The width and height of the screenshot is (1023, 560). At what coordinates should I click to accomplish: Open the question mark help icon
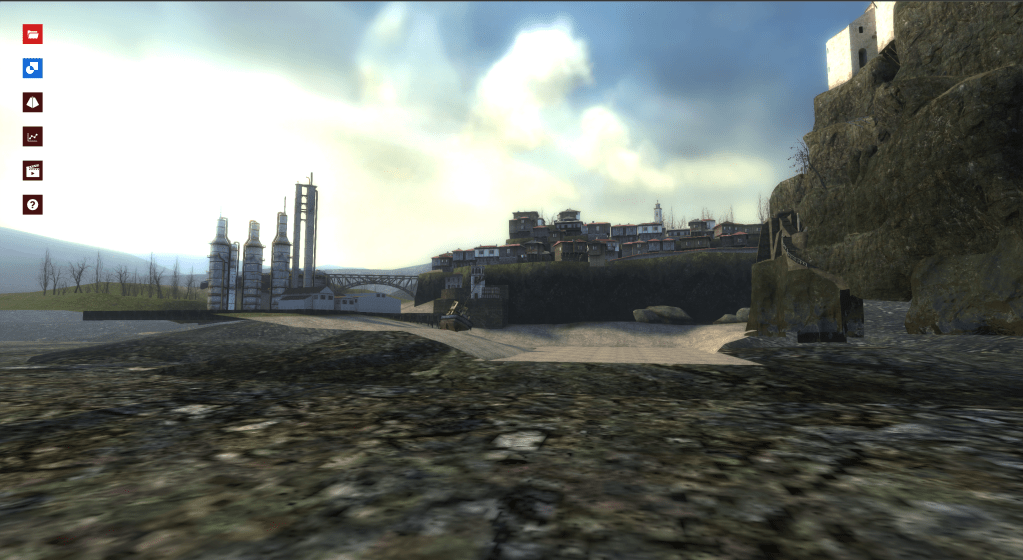point(33,204)
